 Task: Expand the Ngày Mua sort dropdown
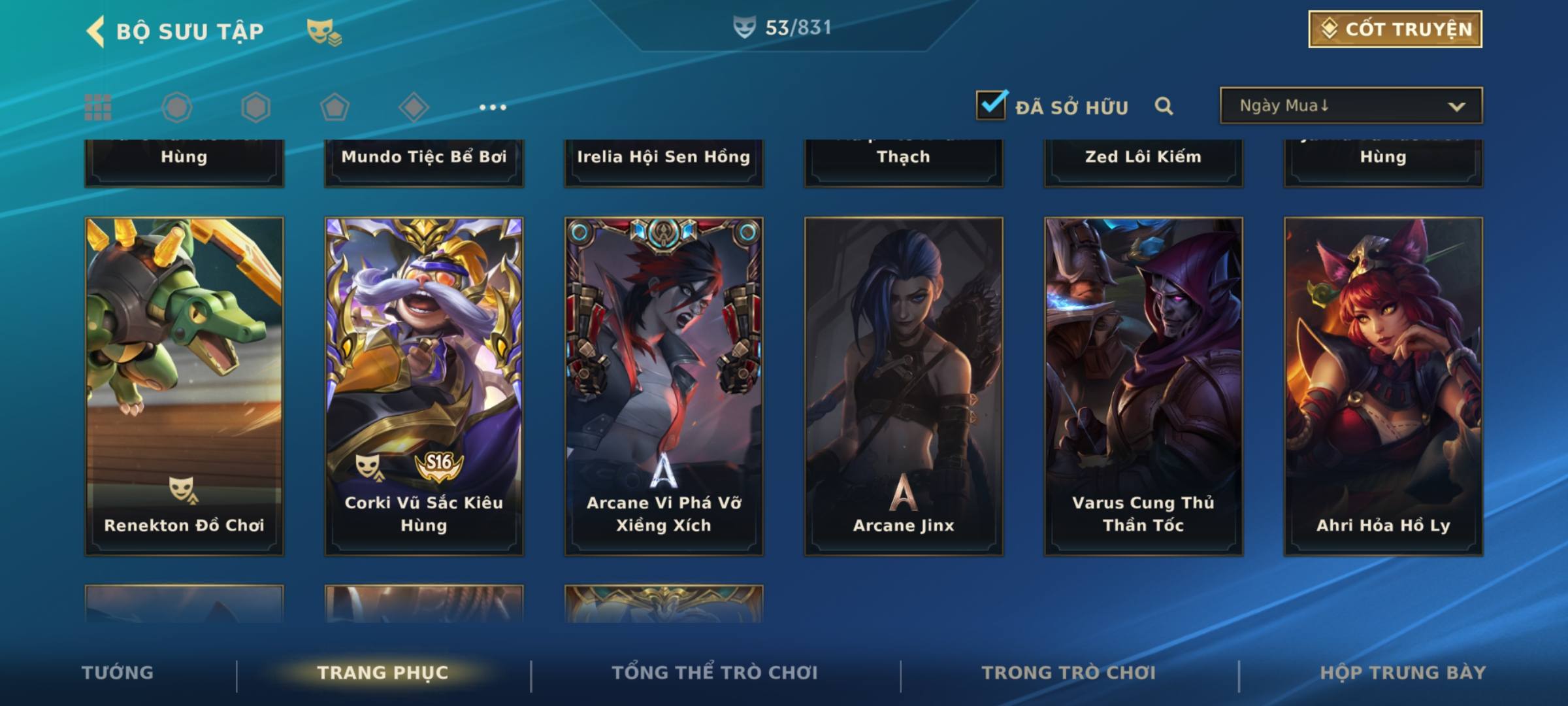tap(1350, 106)
